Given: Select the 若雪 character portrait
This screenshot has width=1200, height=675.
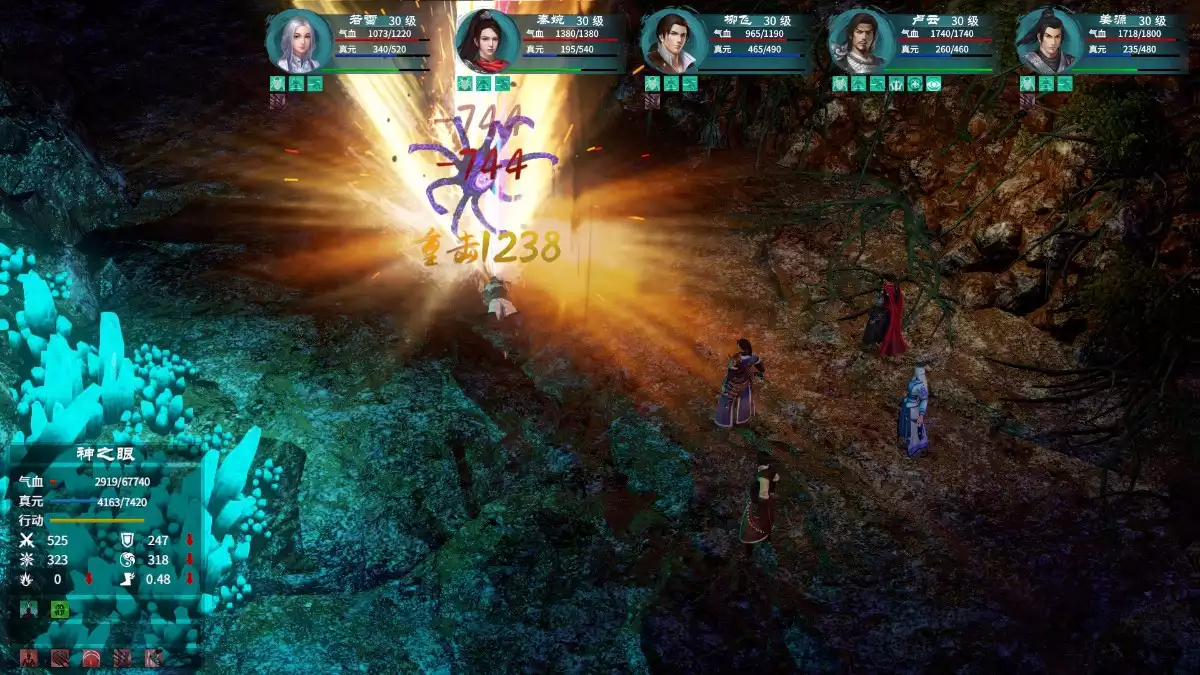Looking at the screenshot, I should coord(297,42).
